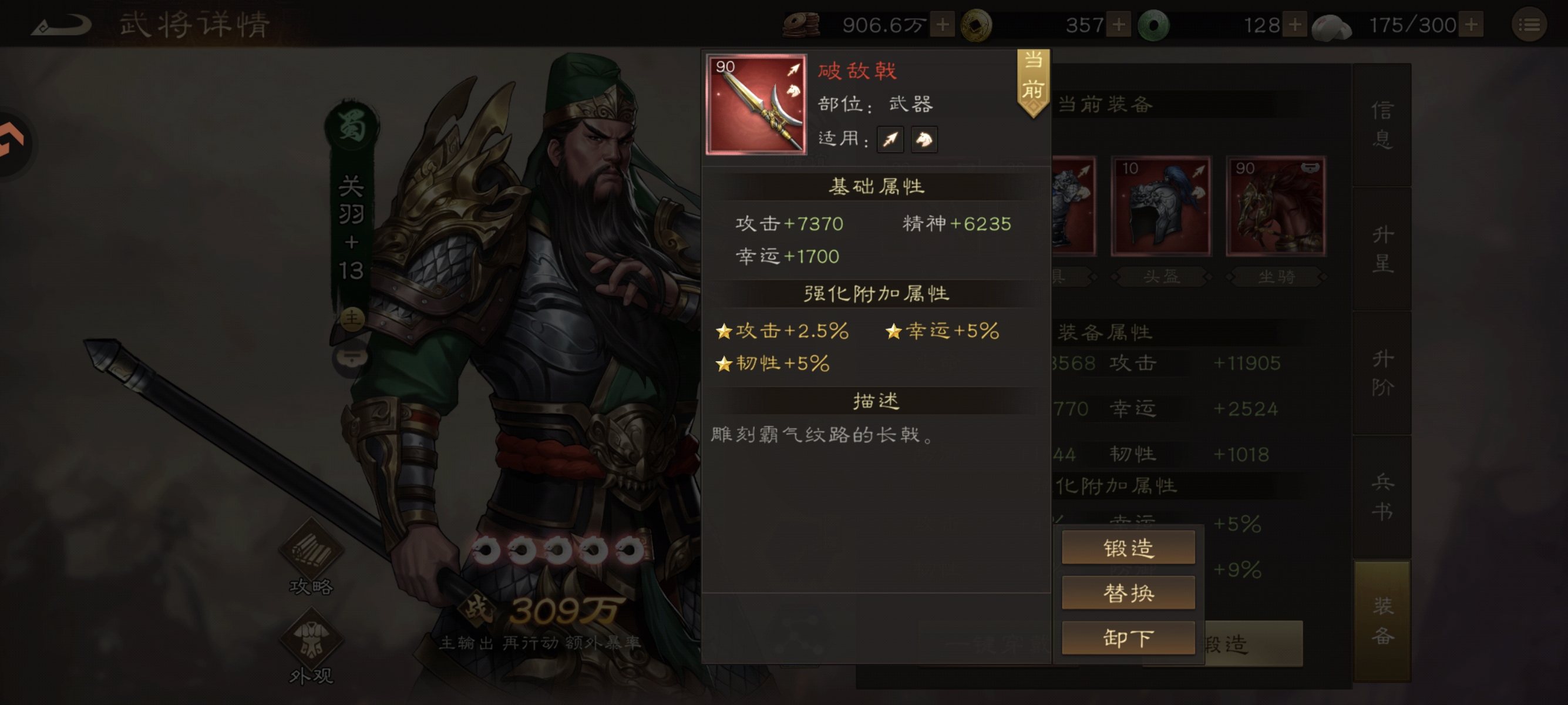Click 卸下 to unequip the weapon
This screenshot has width=1568, height=705.
pos(1128,638)
